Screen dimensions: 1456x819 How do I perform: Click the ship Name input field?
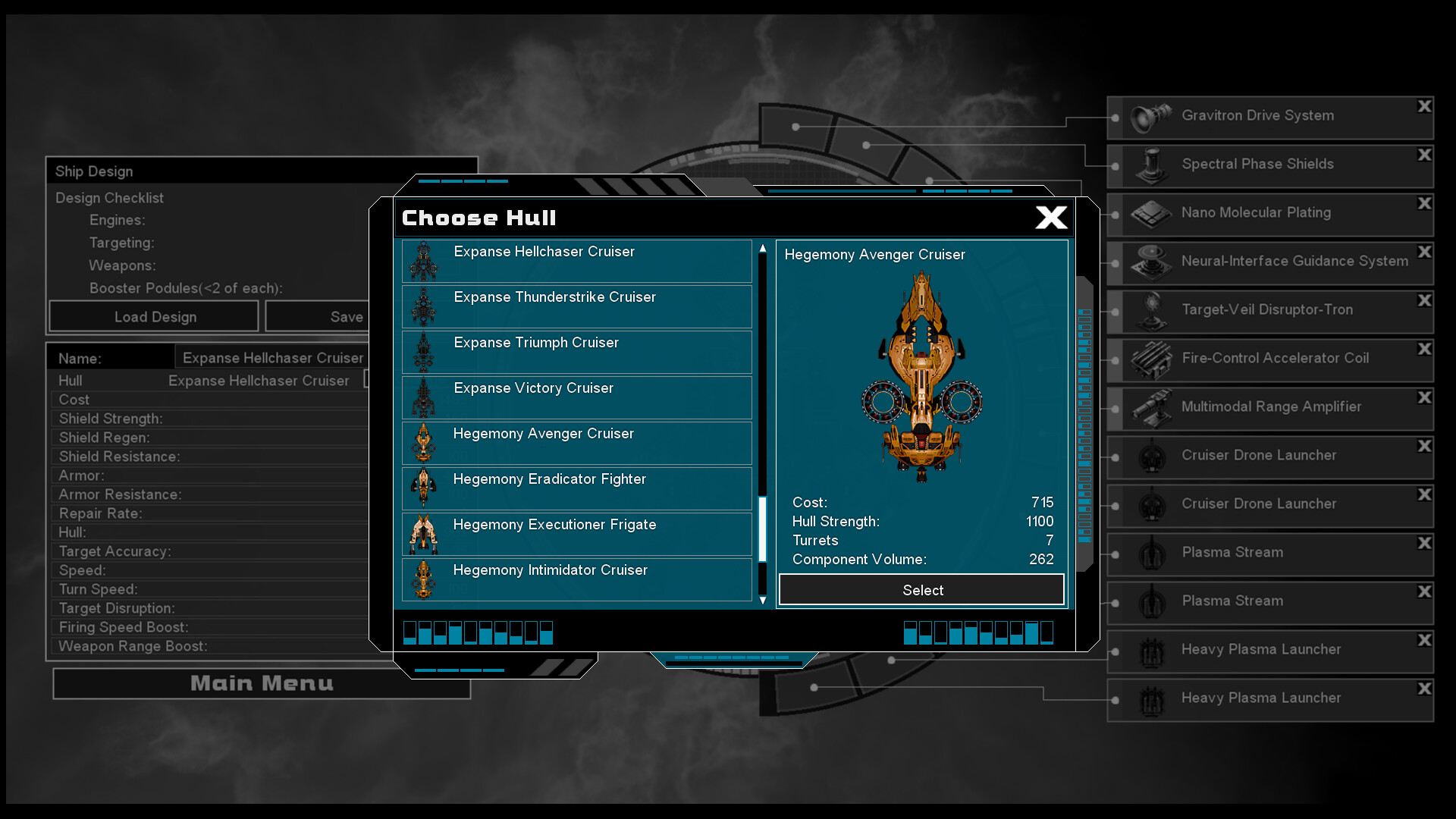[x=271, y=357]
